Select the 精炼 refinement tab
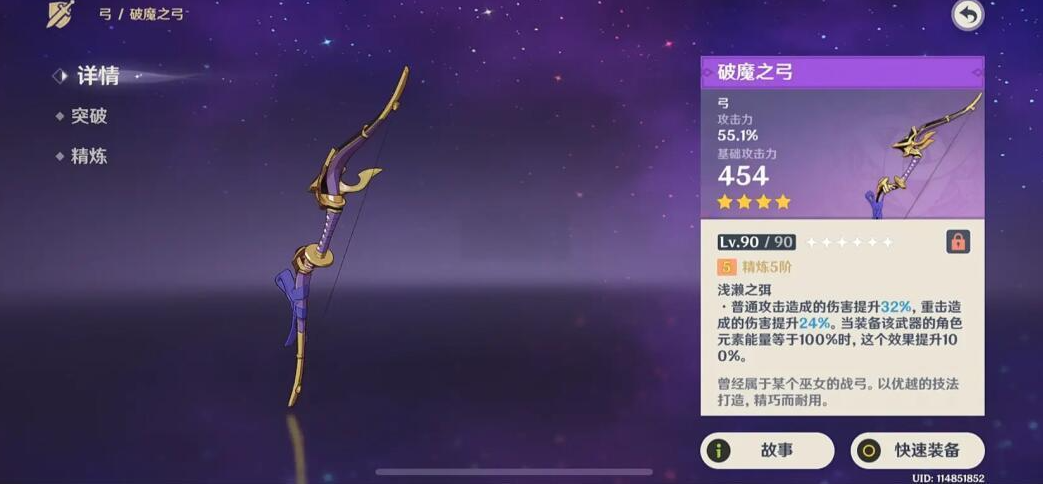Screen dimensions: 1043x484 point(88,156)
